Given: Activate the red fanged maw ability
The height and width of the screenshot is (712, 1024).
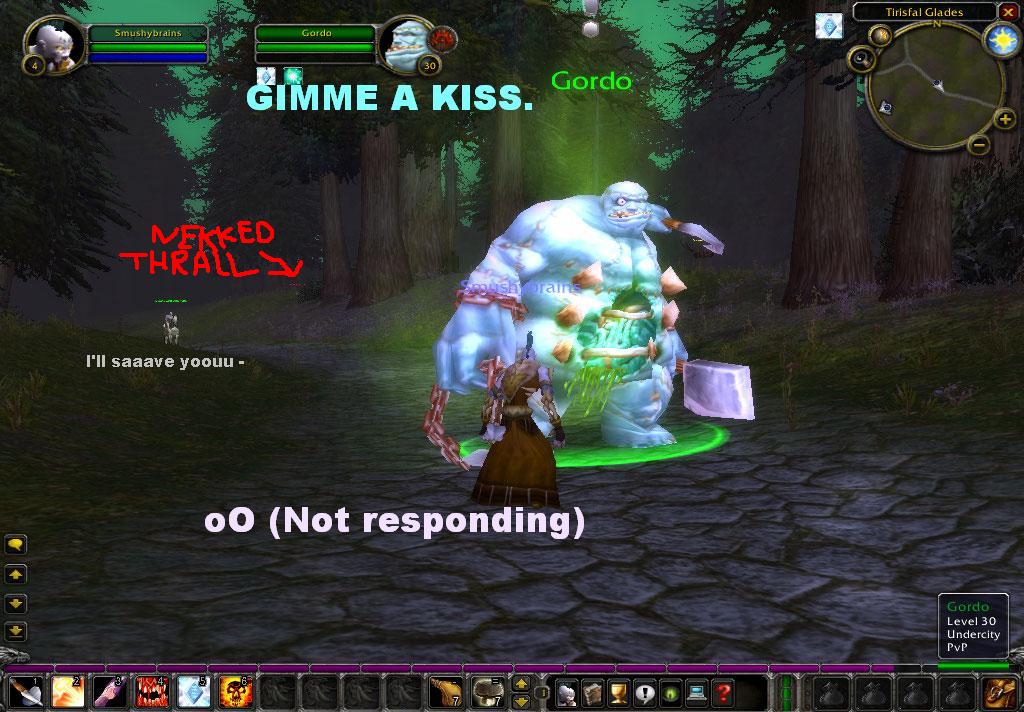Looking at the screenshot, I should 151,691.
